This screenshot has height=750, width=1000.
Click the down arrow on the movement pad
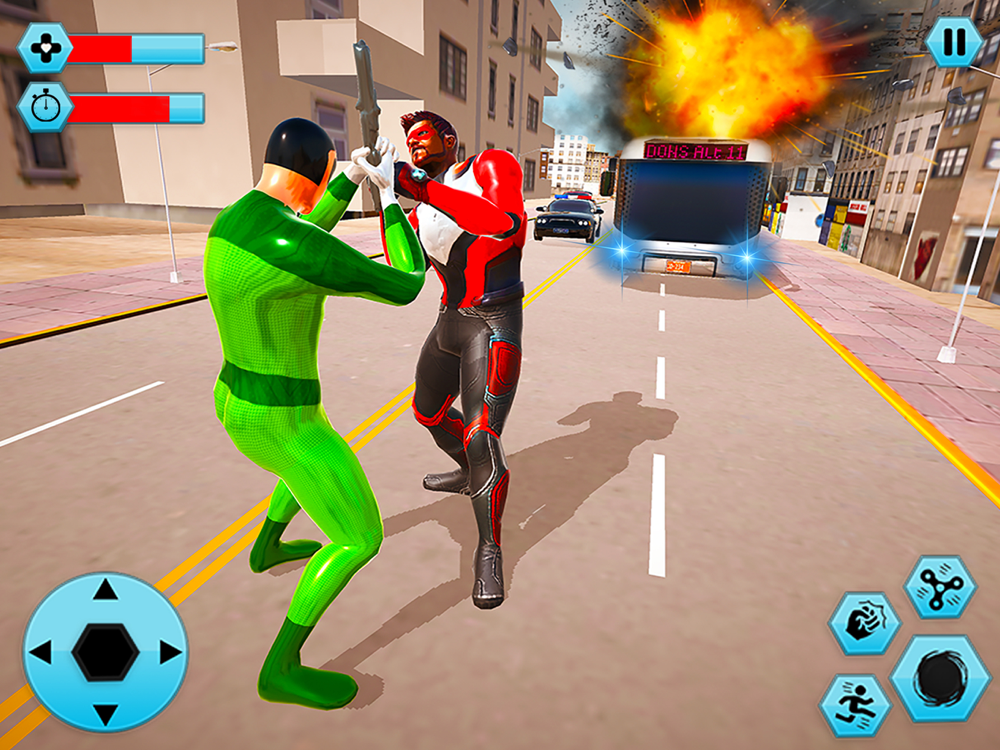pos(105,714)
